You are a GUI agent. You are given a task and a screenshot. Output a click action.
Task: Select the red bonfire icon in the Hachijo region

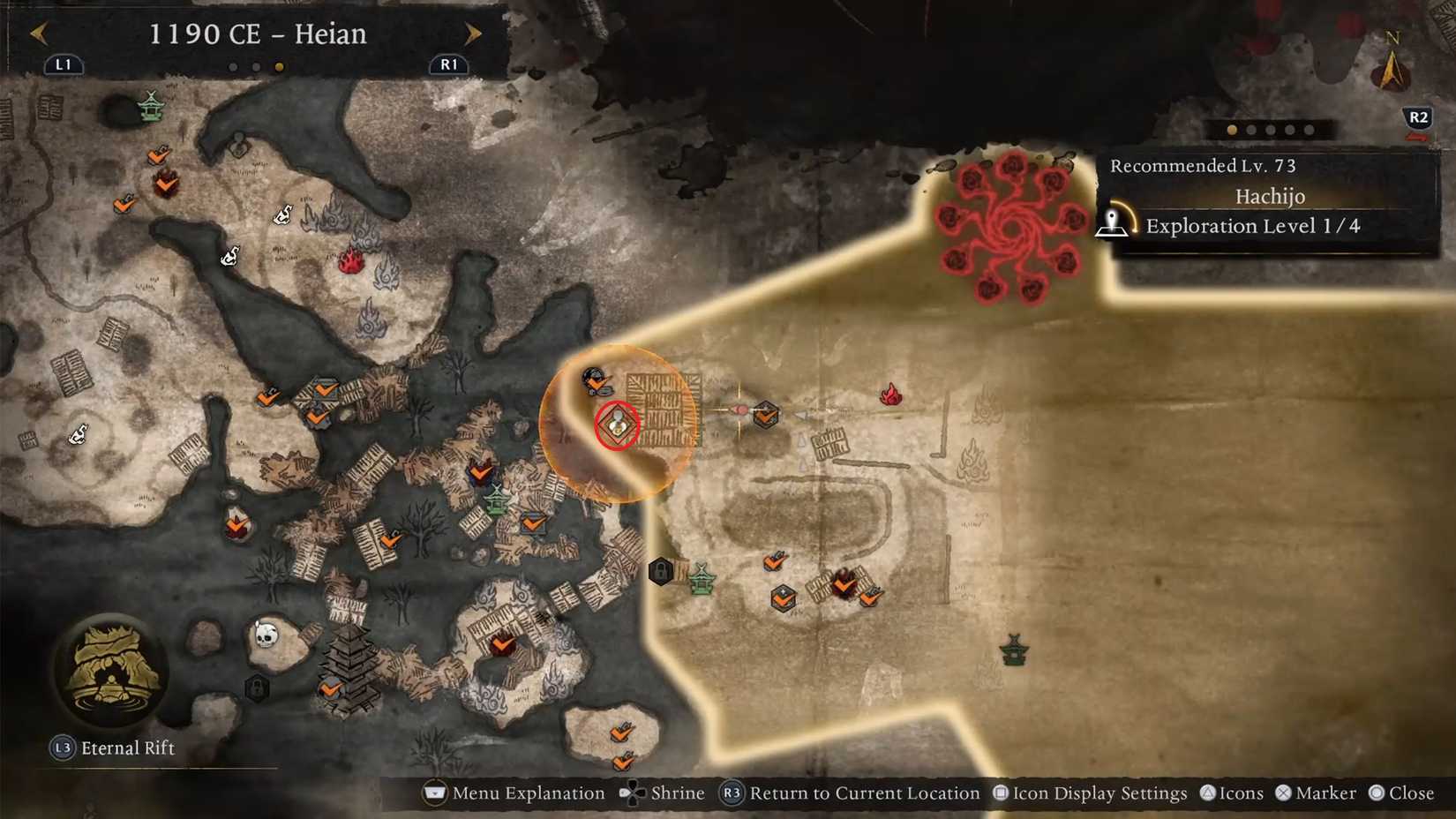coord(890,396)
